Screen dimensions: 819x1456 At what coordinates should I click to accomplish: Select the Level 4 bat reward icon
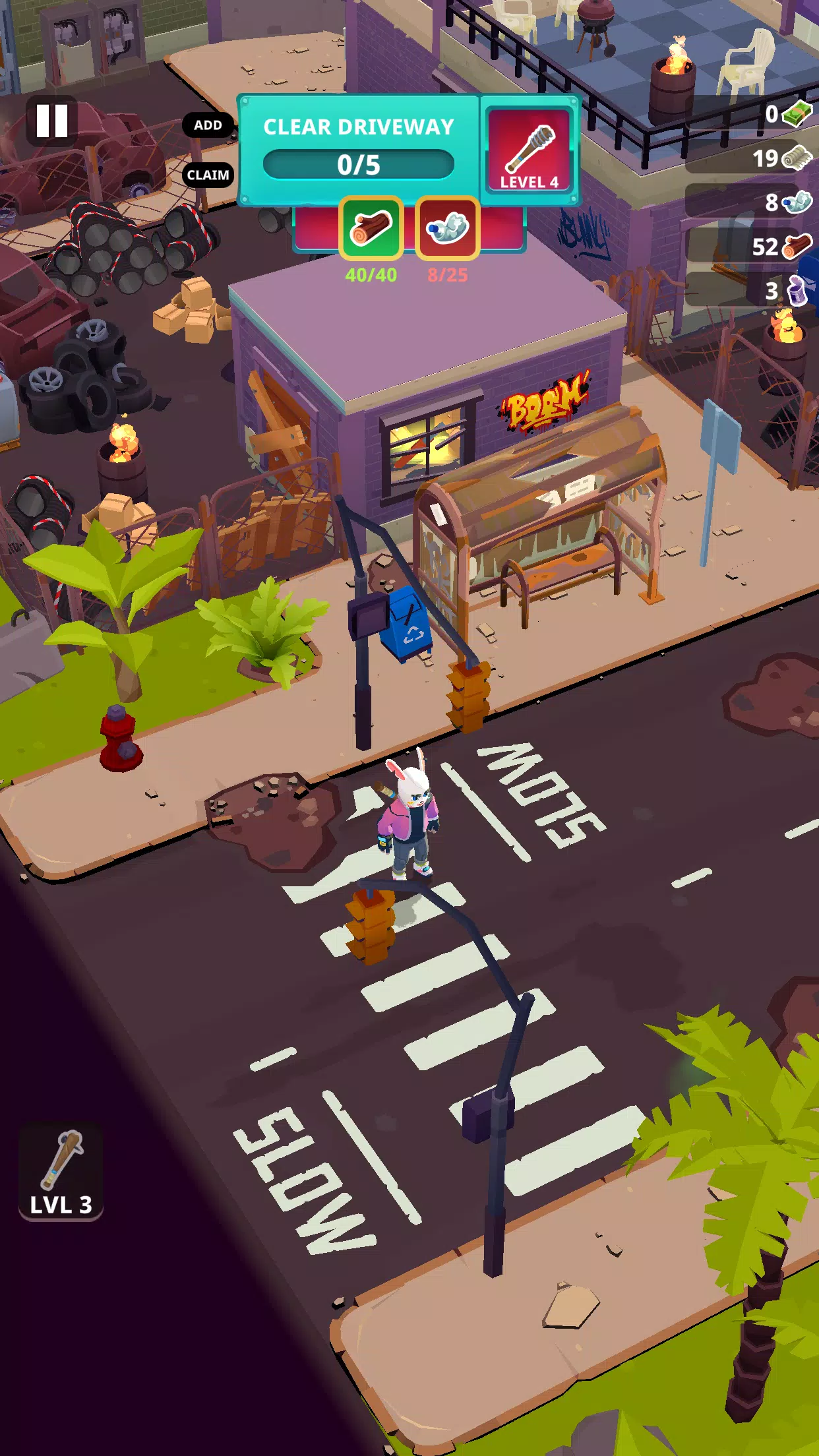(529, 150)
